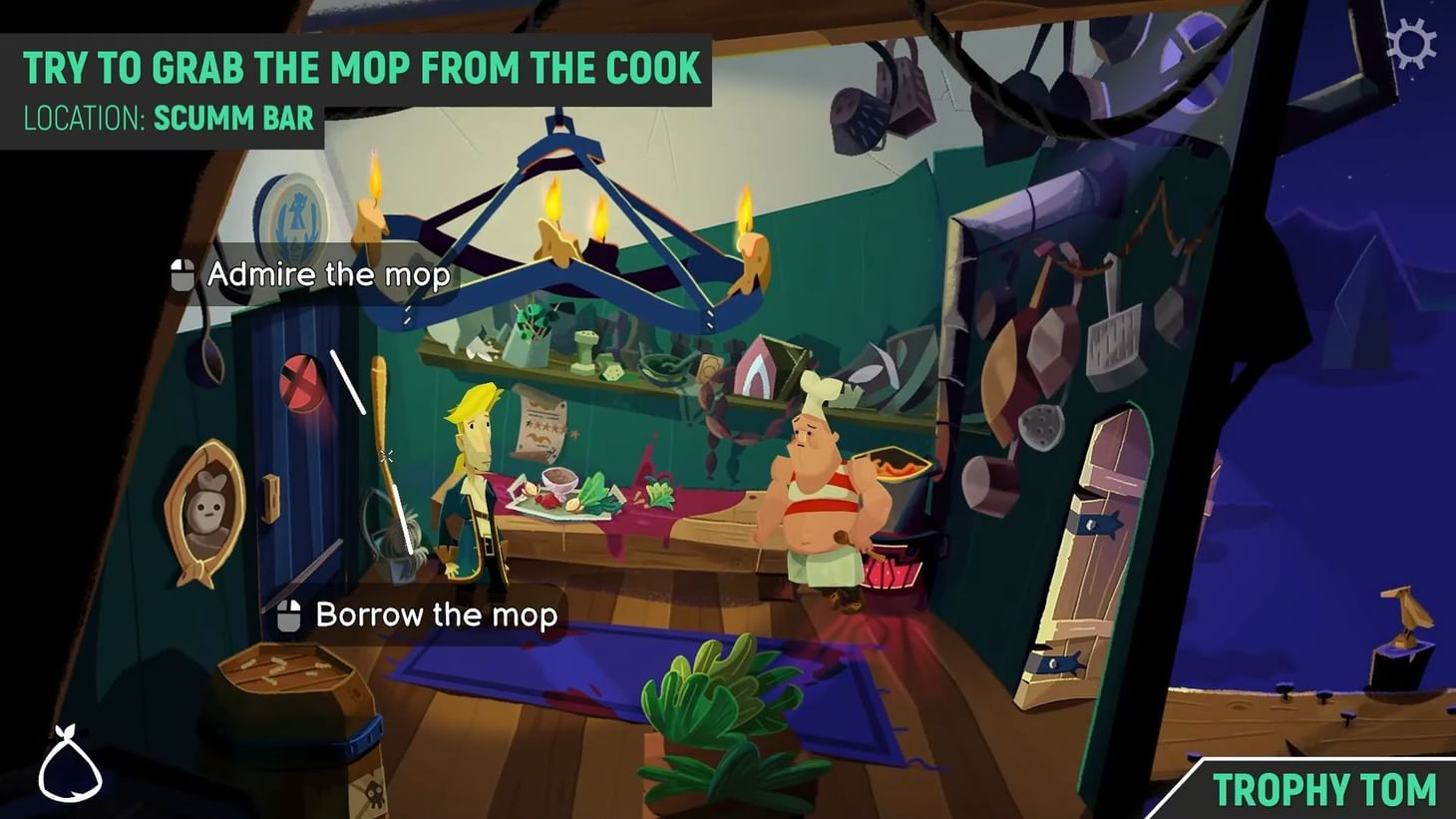Click the left mouse icon beside 'Admire the mop'
The height and width of the screenshot is (819, 1456).
(x=182, y=274)
